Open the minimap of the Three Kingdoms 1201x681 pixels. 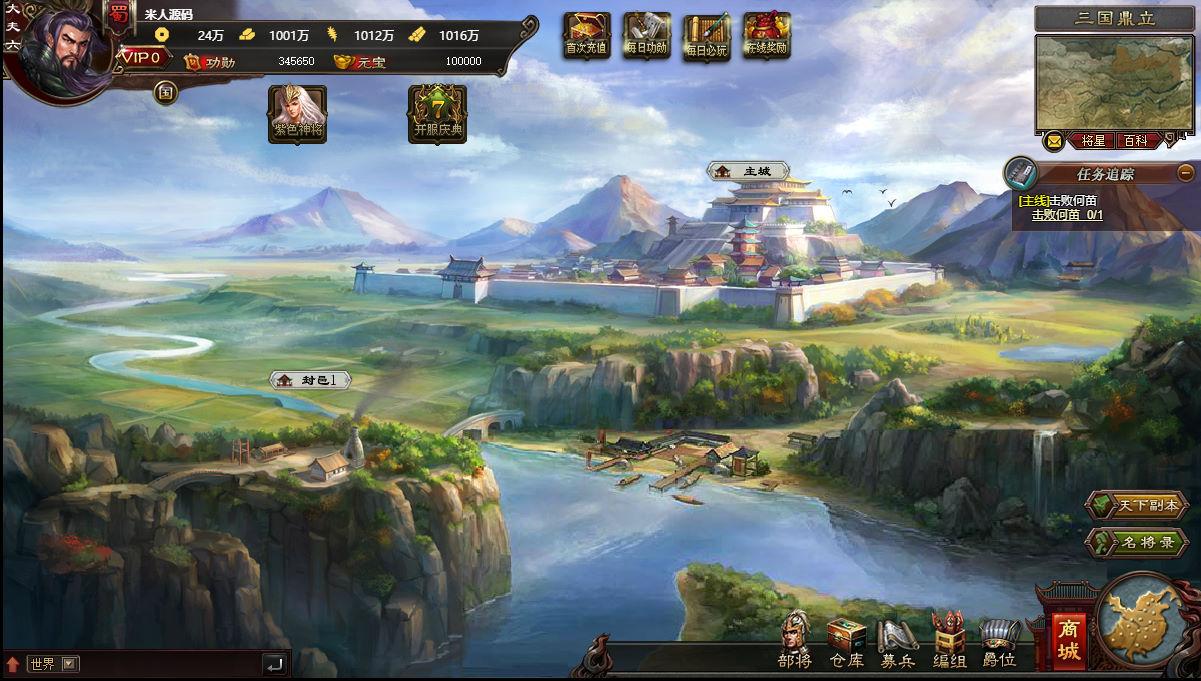(x=1114, y=82)
